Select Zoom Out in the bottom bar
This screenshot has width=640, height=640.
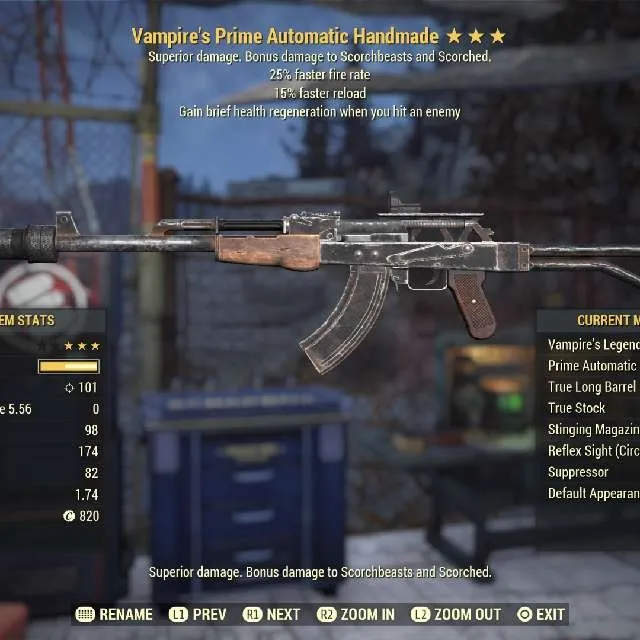pos(456,614)
